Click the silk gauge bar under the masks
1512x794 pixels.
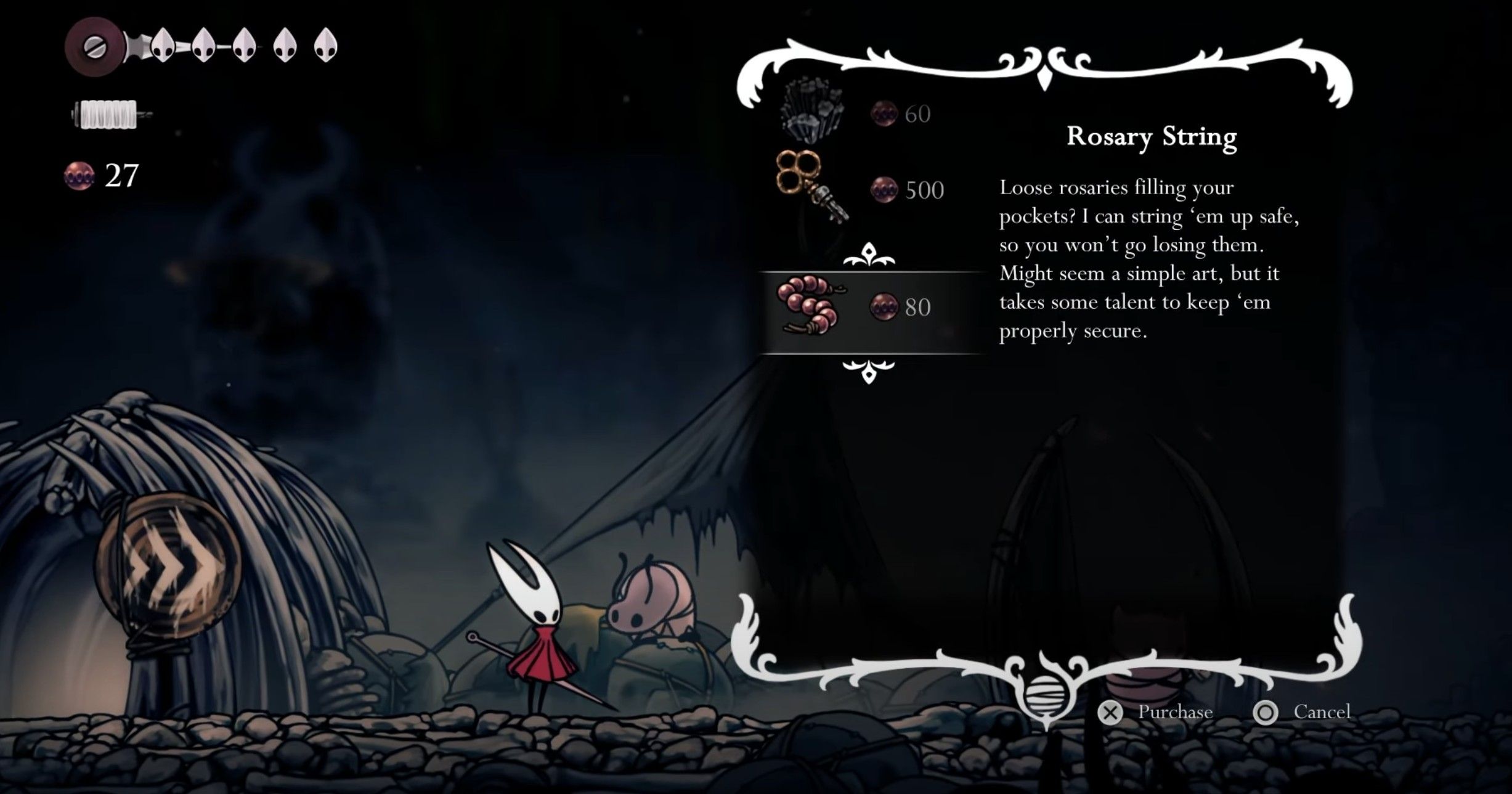click(x=105, y=114)
